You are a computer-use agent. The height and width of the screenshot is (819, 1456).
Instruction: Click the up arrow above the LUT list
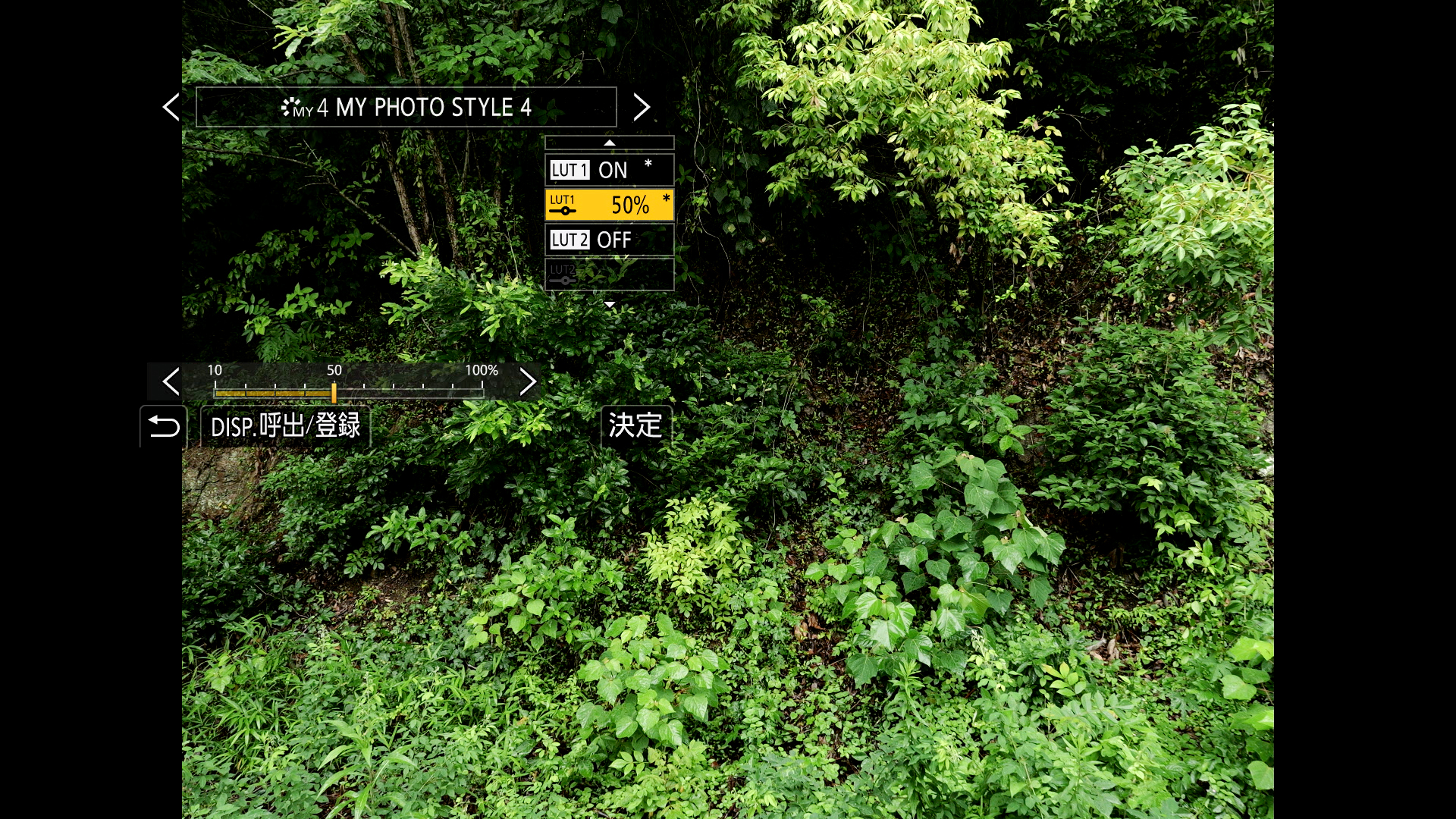point(609,143)
